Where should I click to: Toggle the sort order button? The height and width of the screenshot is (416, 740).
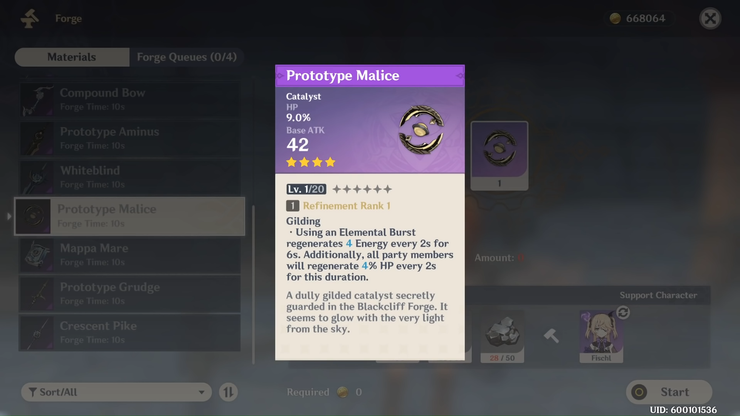[229, 392]
